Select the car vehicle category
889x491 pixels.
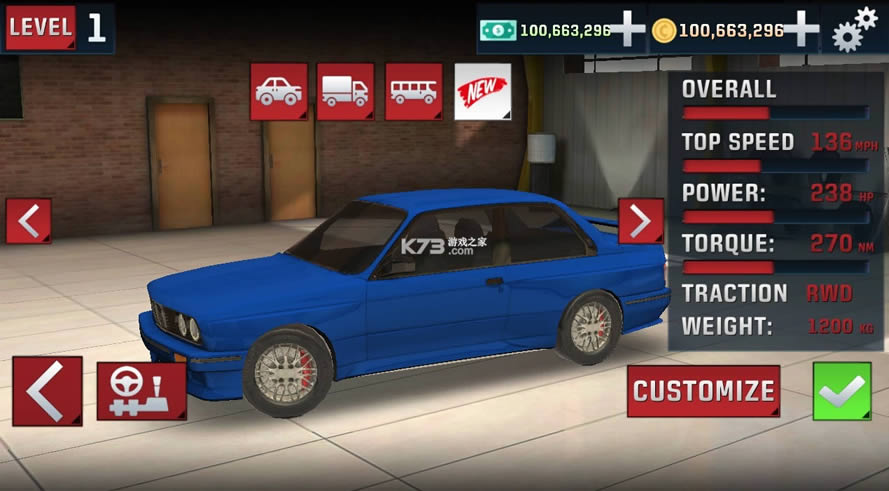279,92
